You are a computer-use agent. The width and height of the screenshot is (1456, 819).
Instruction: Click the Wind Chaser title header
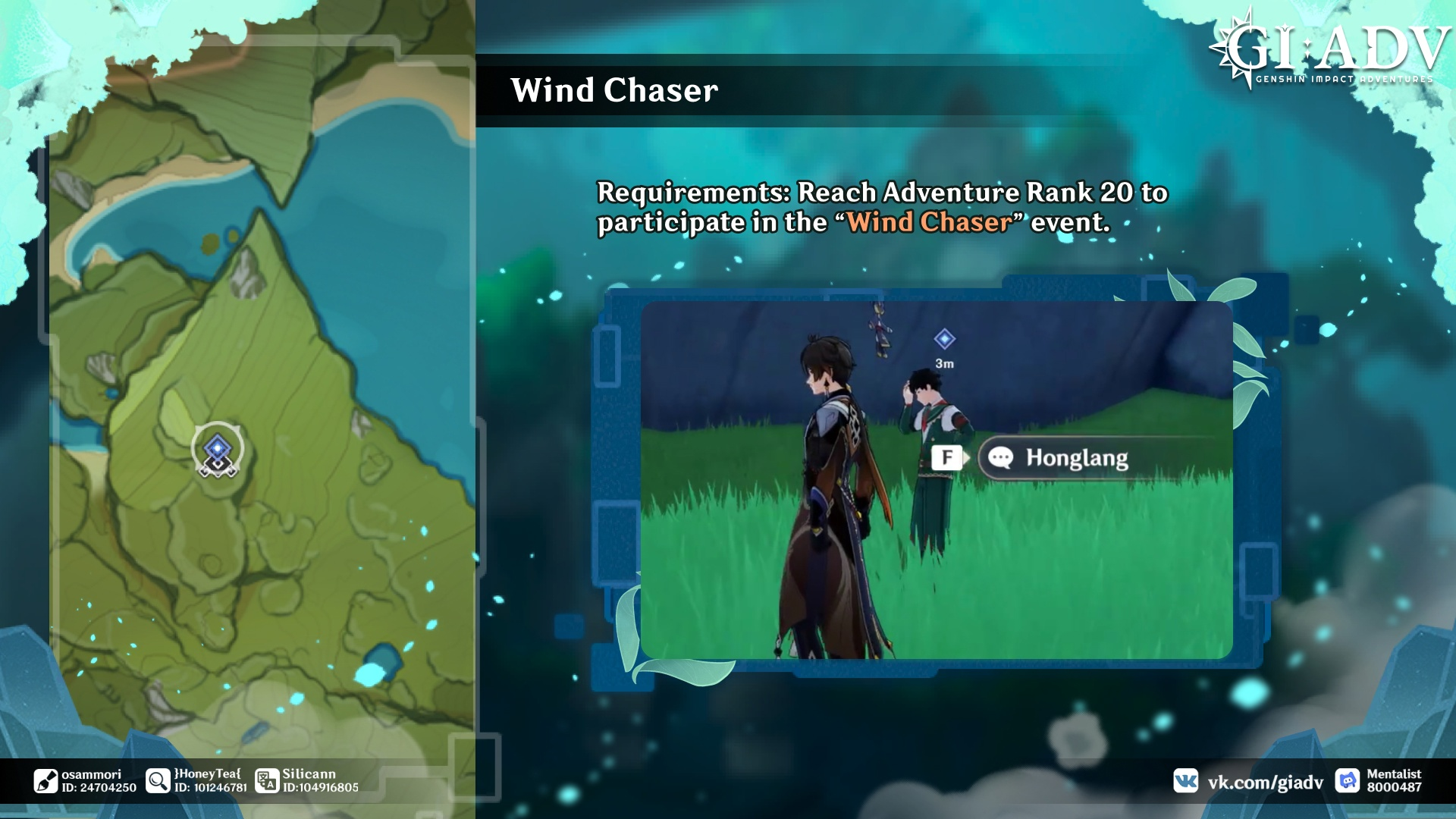coord(614,90)
